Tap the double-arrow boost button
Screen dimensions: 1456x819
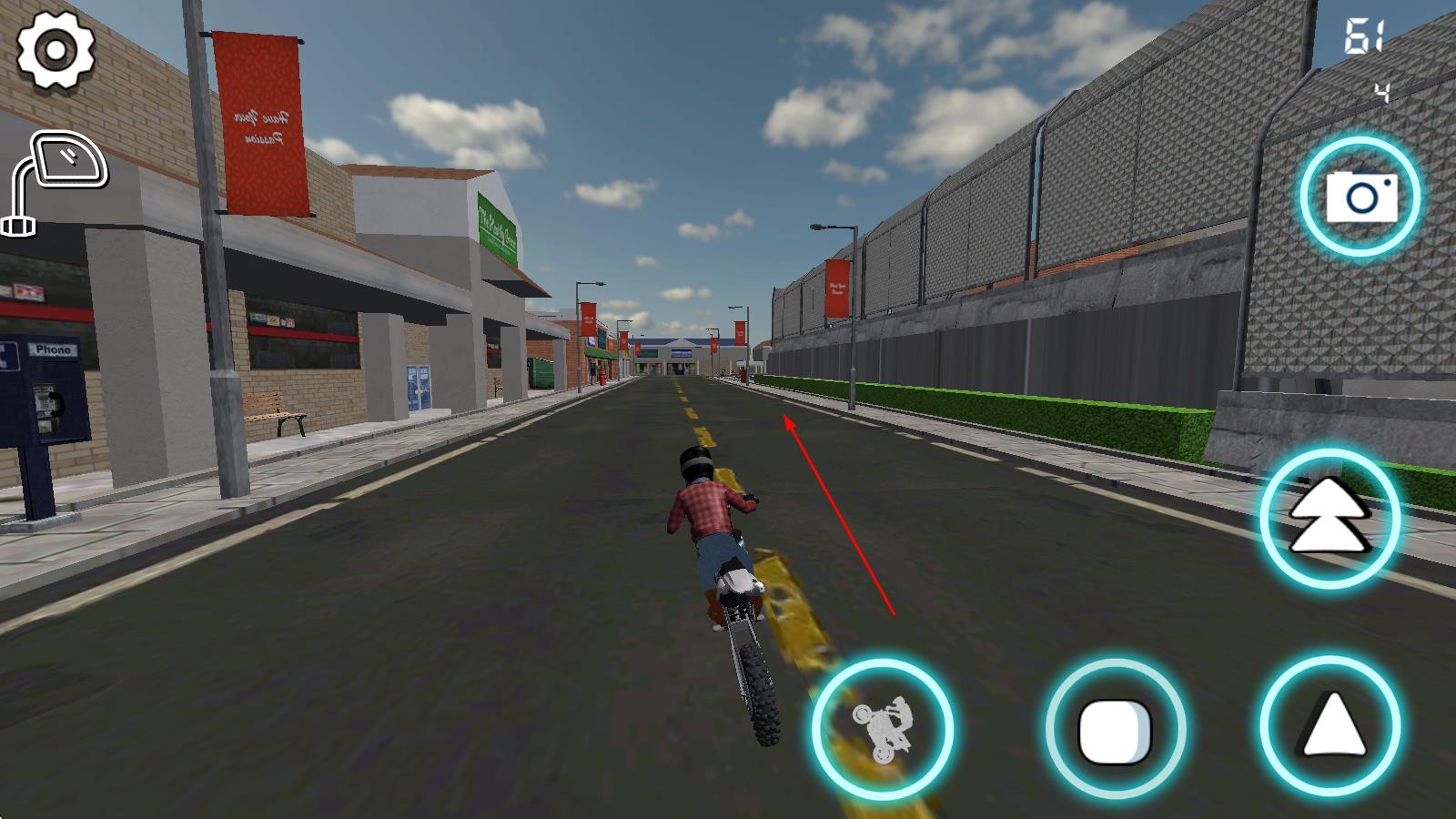[1330, 517]
